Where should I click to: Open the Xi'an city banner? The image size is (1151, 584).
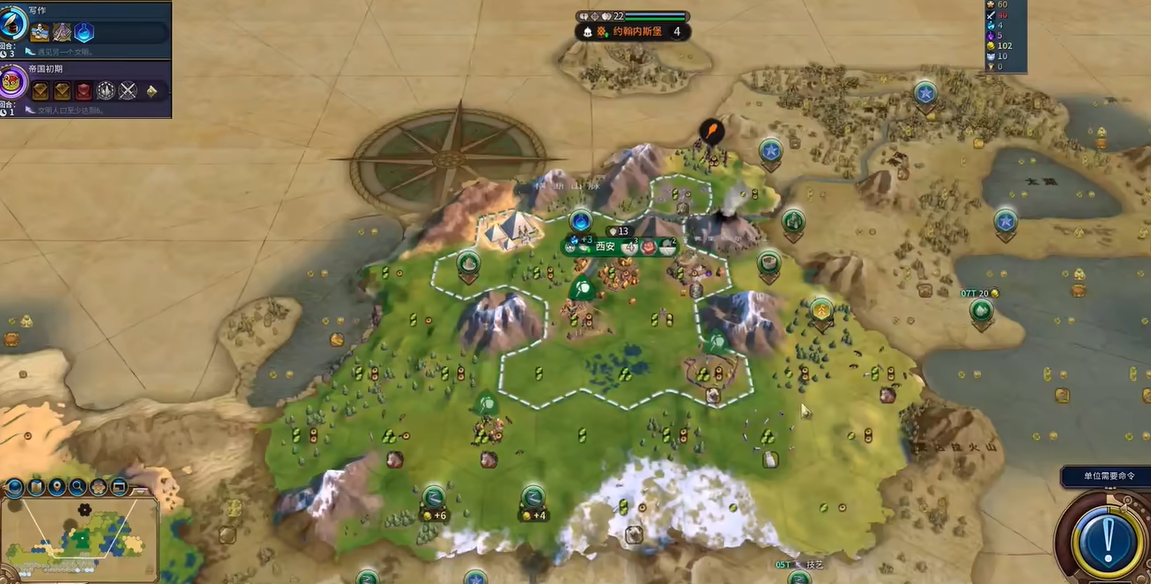[606, 246]
